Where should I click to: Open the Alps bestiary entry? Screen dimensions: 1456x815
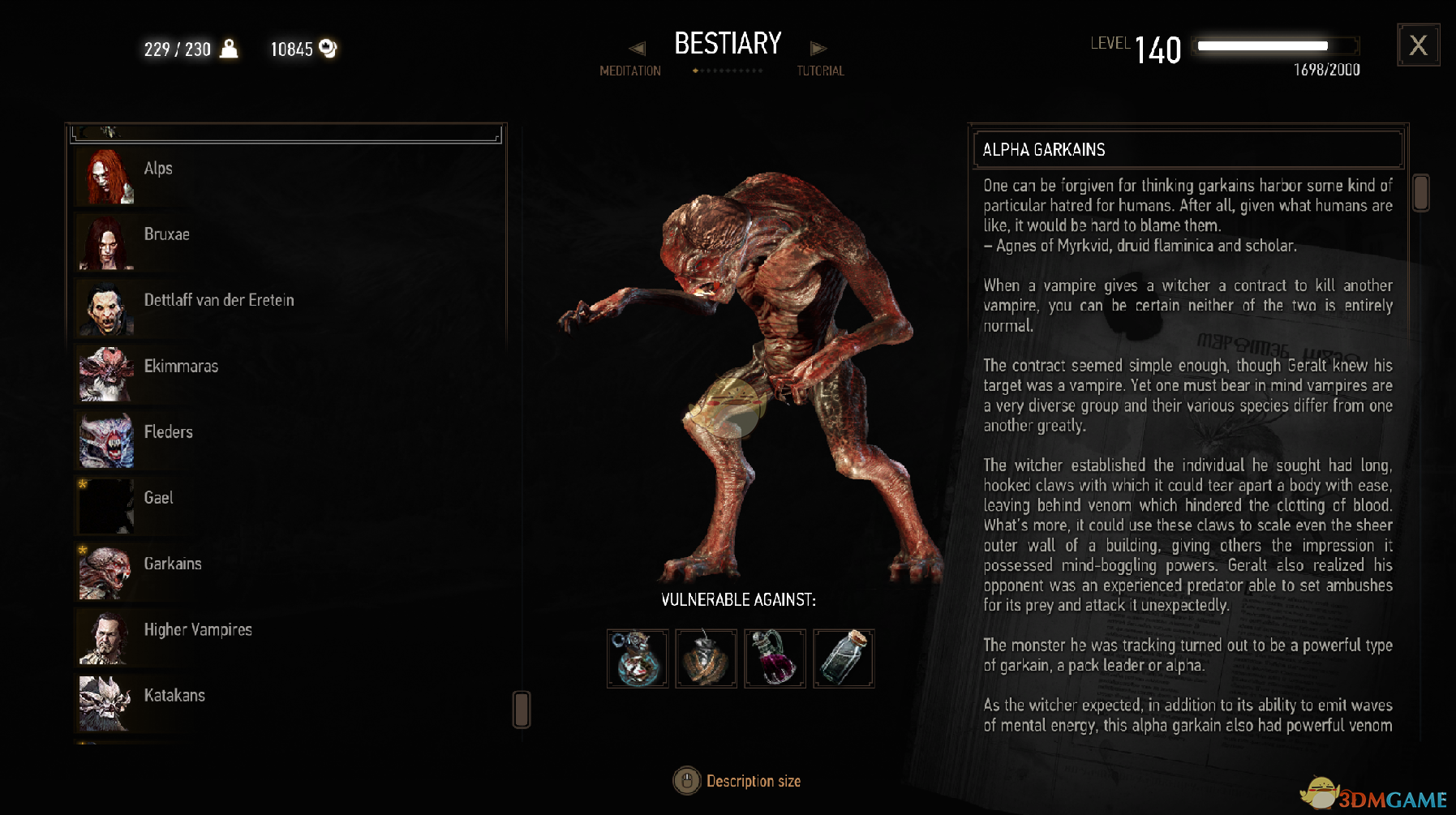pos(158,168)
